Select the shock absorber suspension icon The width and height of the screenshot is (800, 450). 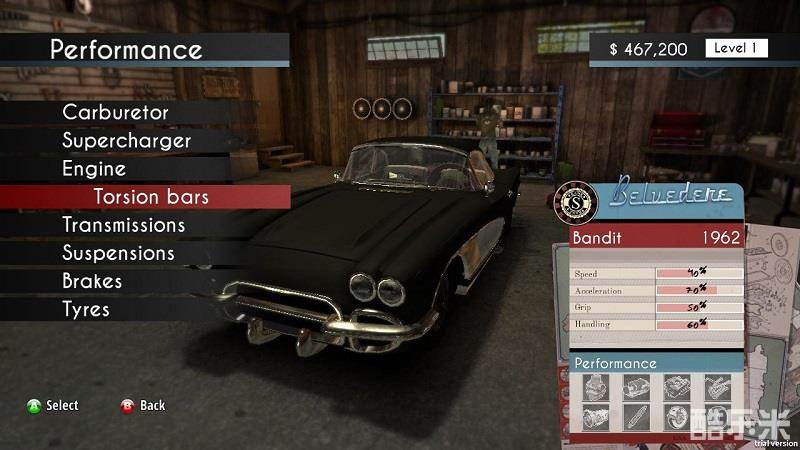click(x=635, y=416)
